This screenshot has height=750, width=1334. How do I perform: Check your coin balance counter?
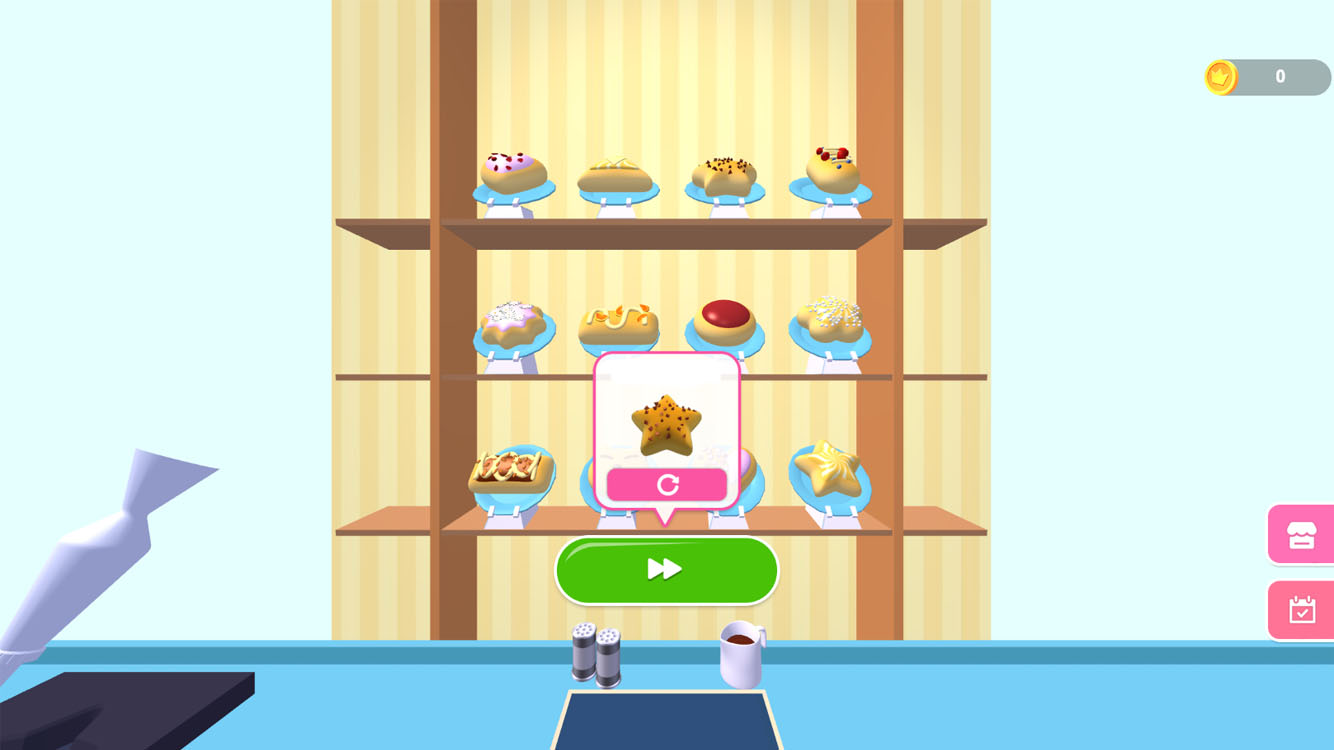(1280, 76)
